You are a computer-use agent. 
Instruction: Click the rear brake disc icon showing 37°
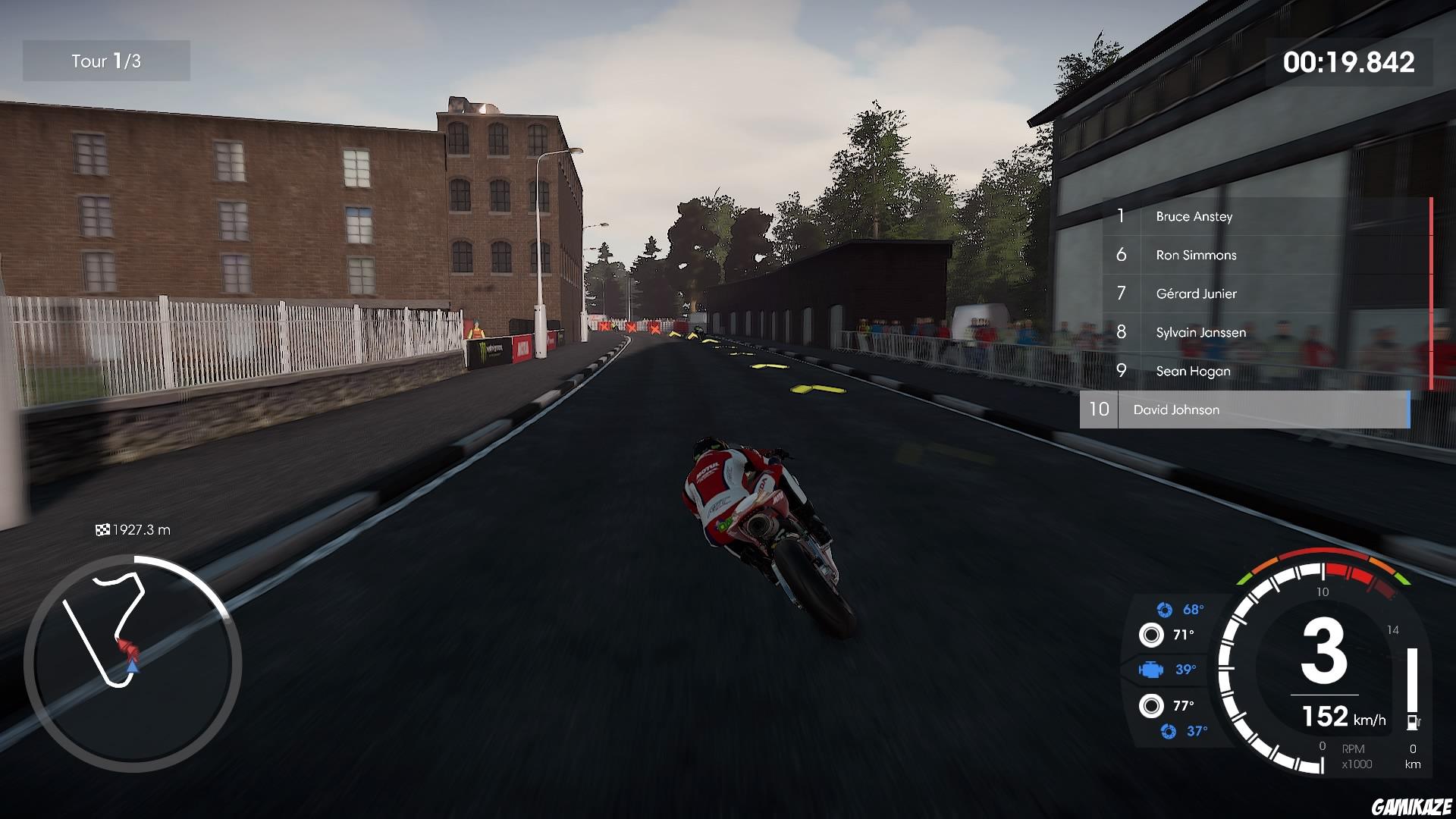click(x=1169, y=730)
